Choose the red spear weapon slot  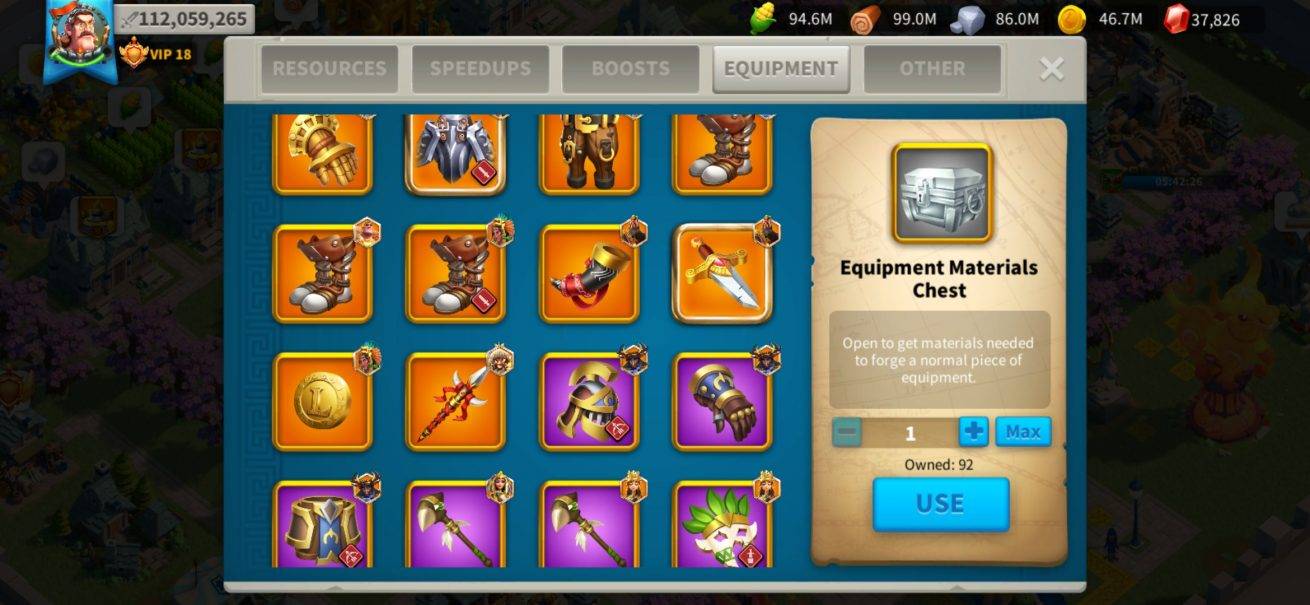(x=456, y=402)
